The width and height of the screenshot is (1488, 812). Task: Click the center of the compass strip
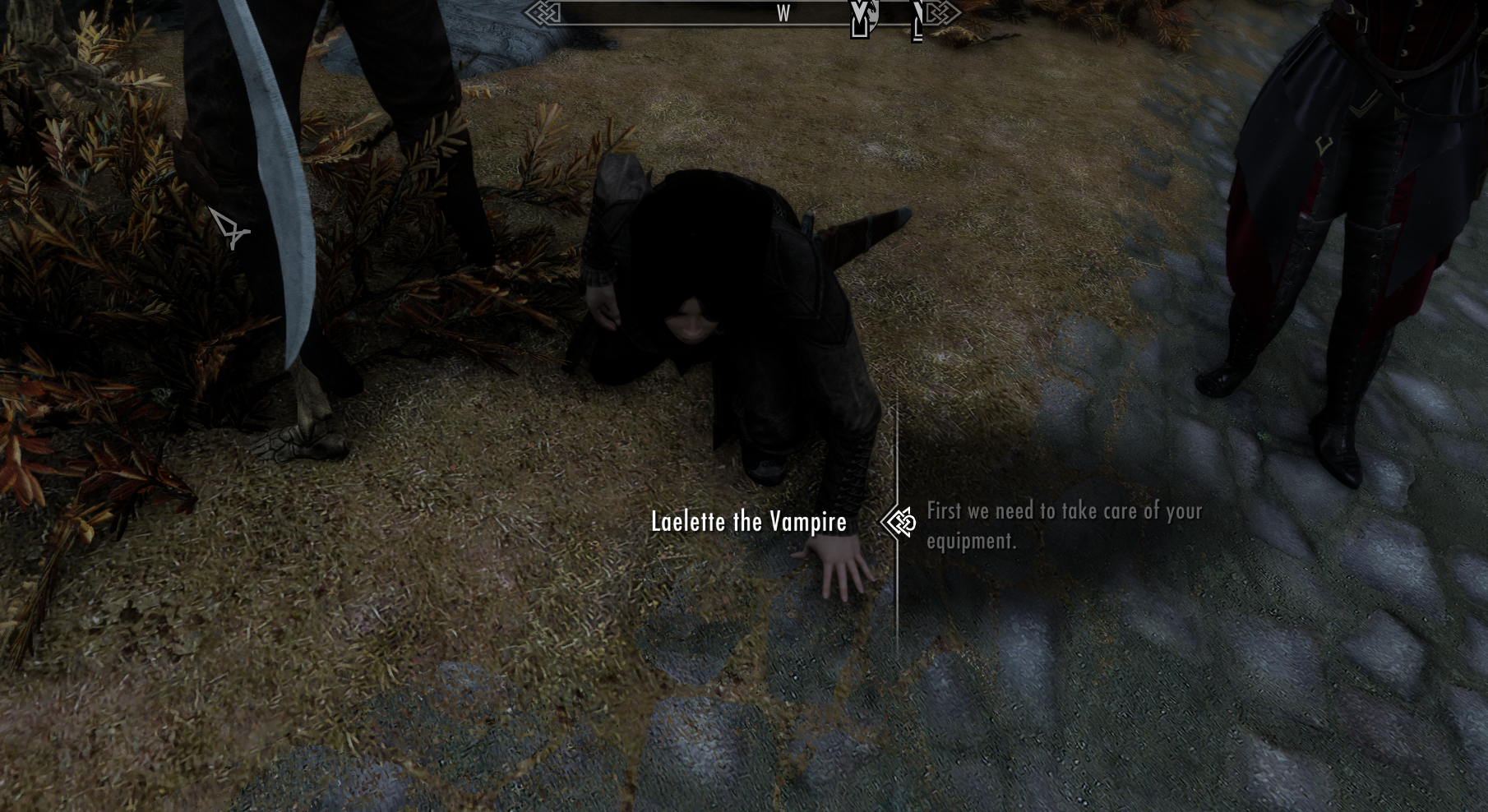pos(744,14)
